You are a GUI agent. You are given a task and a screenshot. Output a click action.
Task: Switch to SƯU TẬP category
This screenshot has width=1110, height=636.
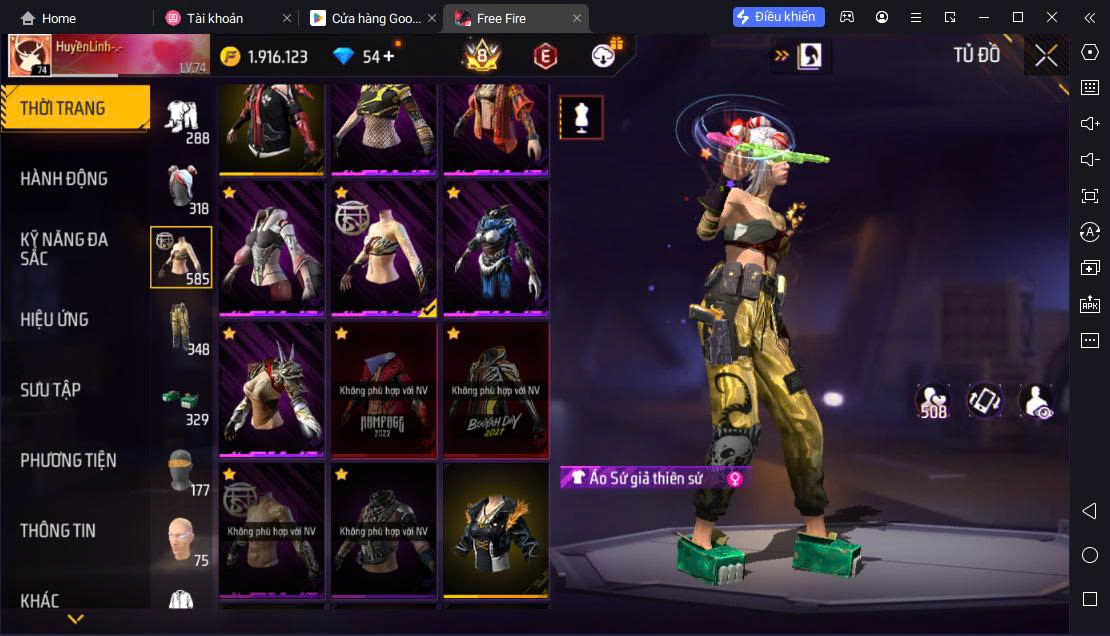(51, 390)
